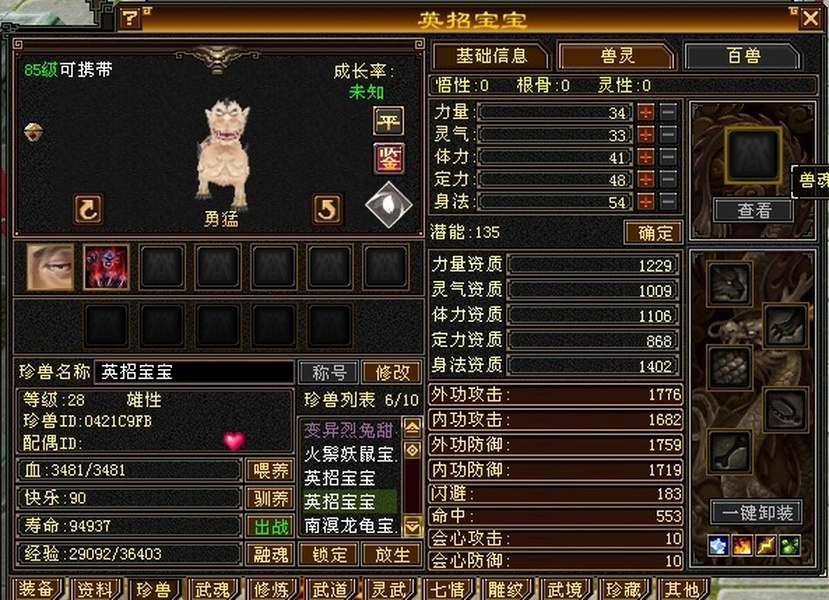Screen dimensions: 829x600
Task: Choose the 驯养 tame button
Action: 269,498
